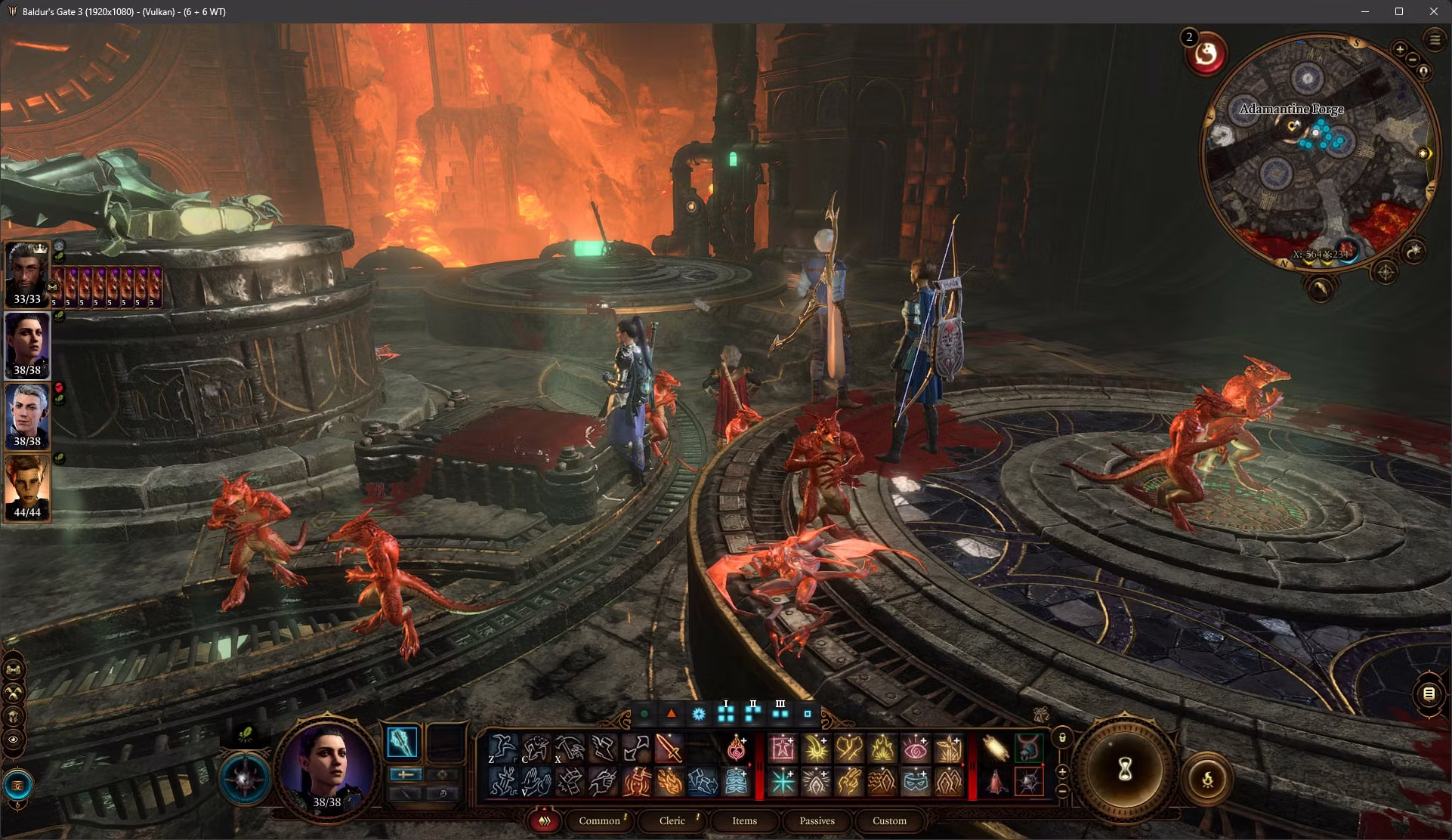
Task: Zoom in on the minimap
Action: pos(1399,50)
